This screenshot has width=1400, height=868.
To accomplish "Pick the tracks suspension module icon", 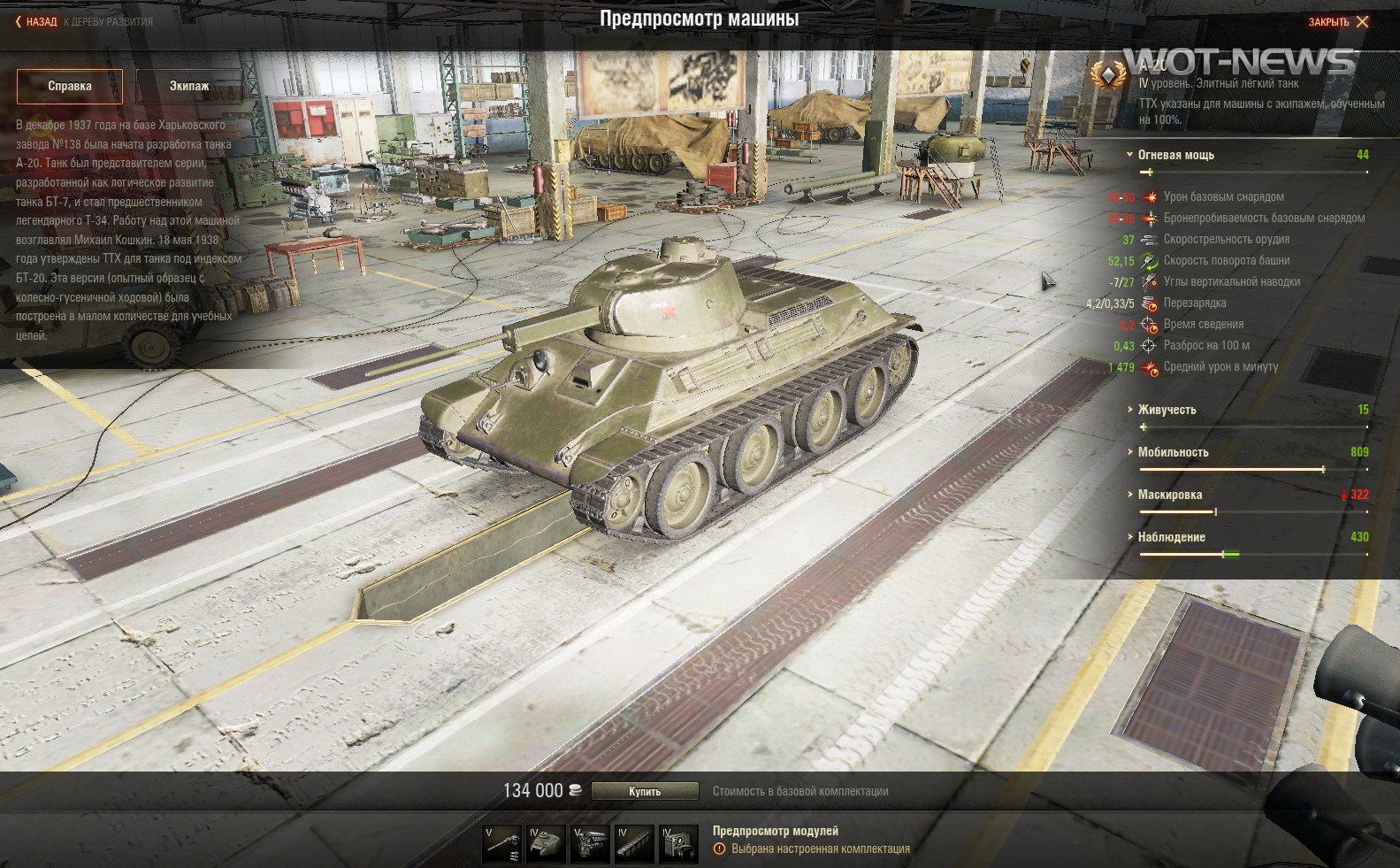I will pos(634,844).
